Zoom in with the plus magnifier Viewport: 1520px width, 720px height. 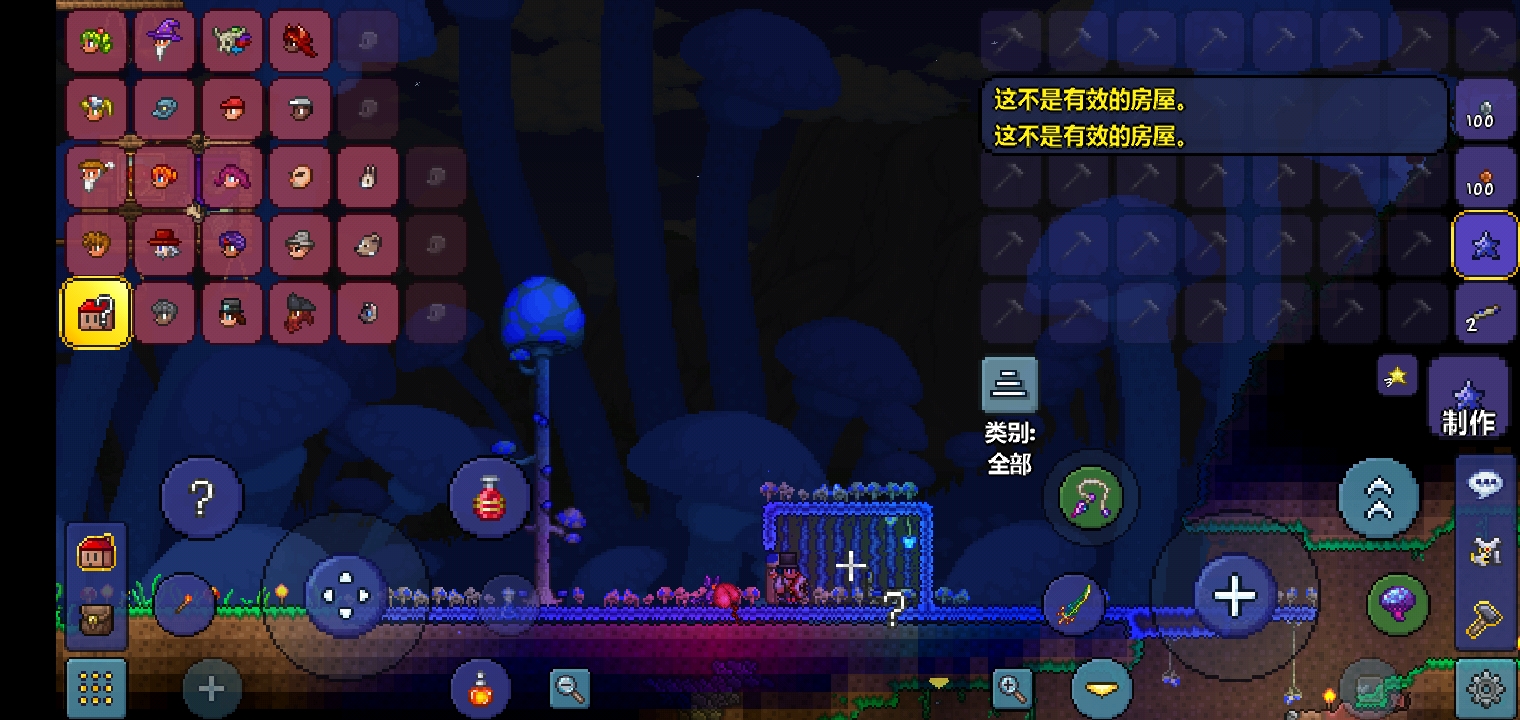tap(1012, 687)
